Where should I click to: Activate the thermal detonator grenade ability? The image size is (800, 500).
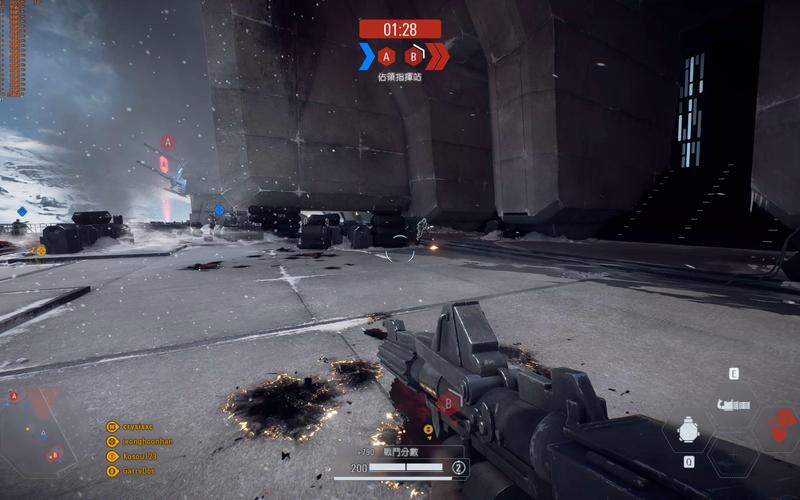tap(688, 430)
